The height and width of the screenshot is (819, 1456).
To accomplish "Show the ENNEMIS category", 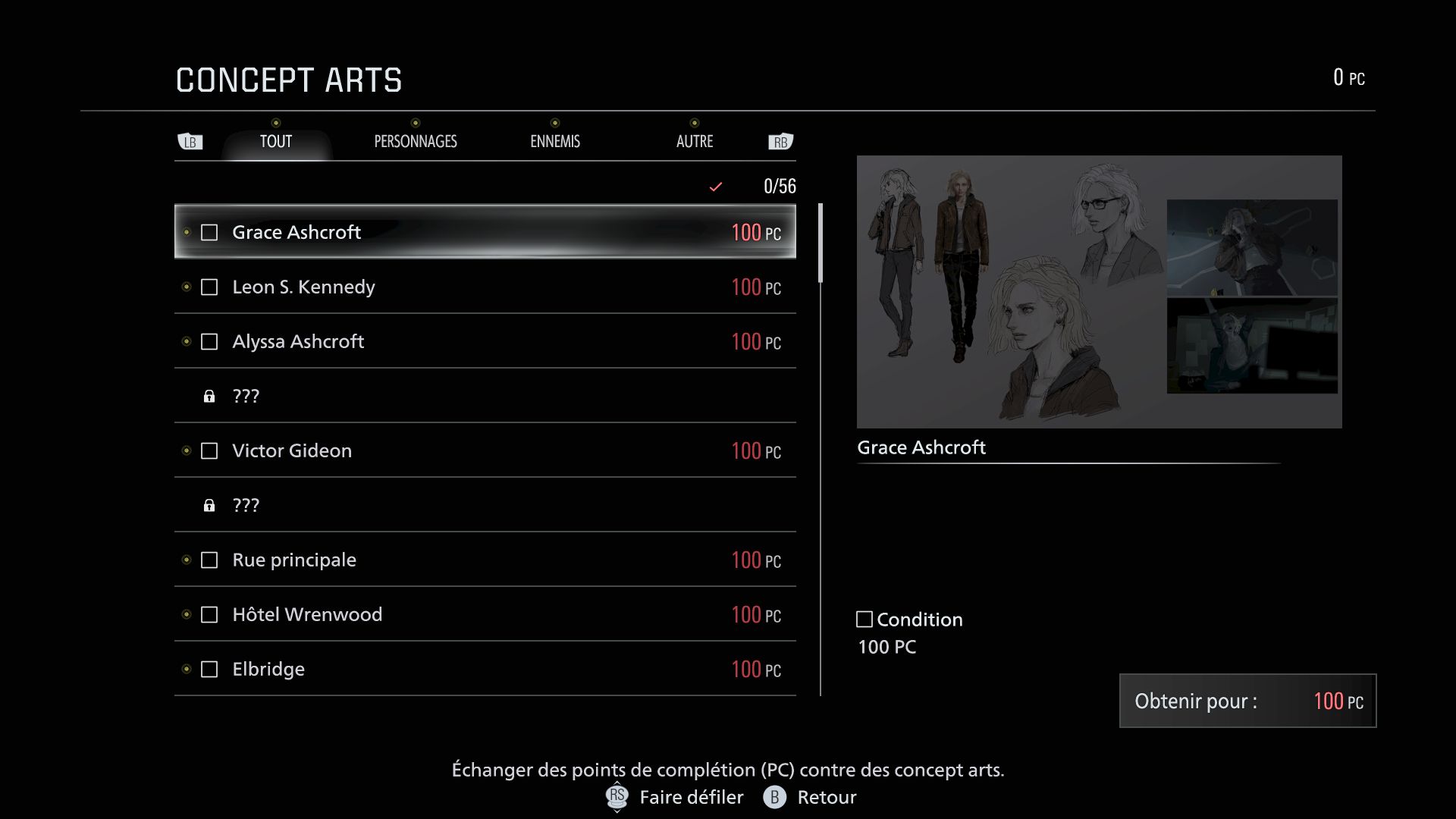I will pyautogui.click(x=555, y=142).
